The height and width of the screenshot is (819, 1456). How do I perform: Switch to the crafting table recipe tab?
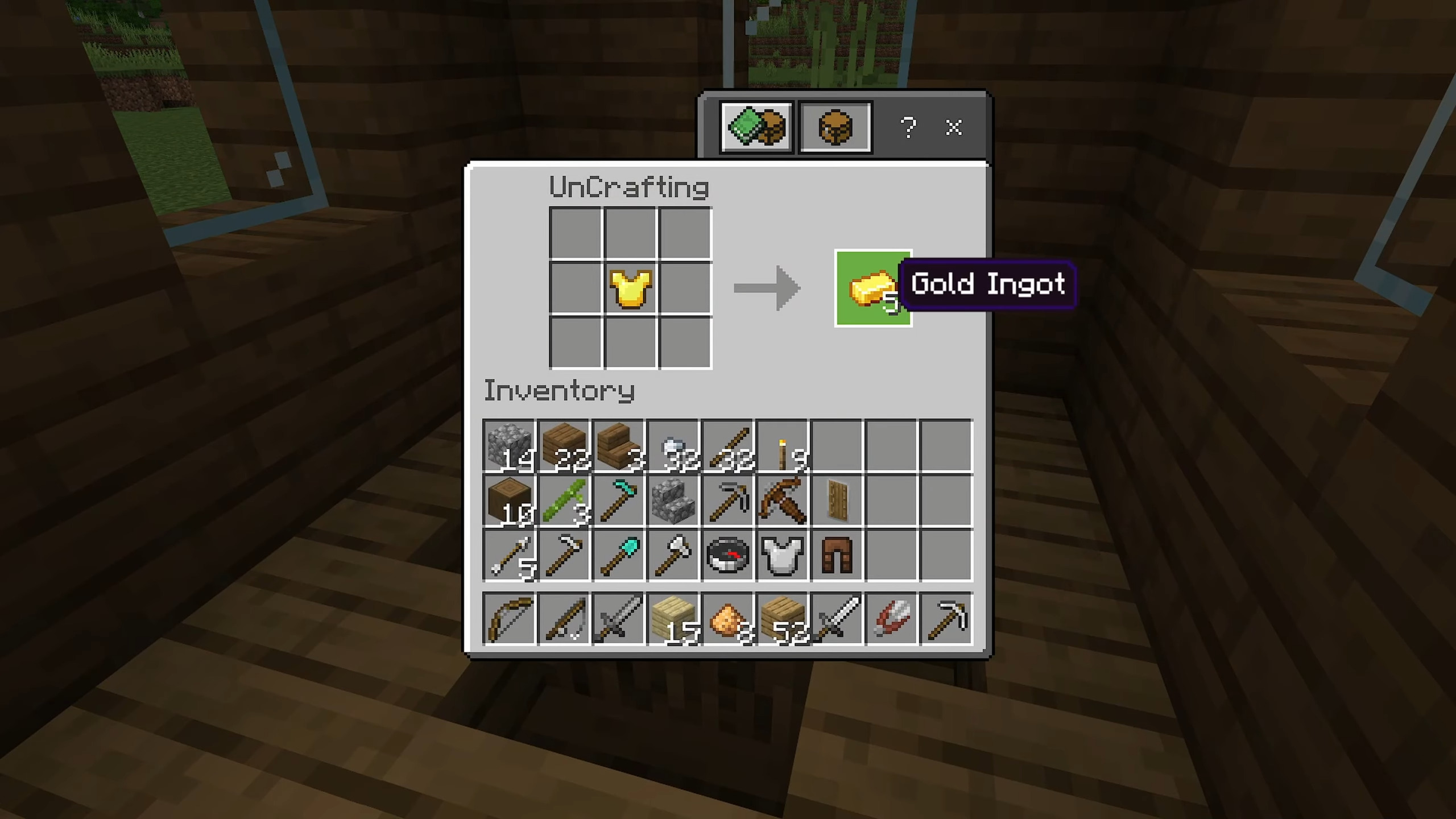834,127
